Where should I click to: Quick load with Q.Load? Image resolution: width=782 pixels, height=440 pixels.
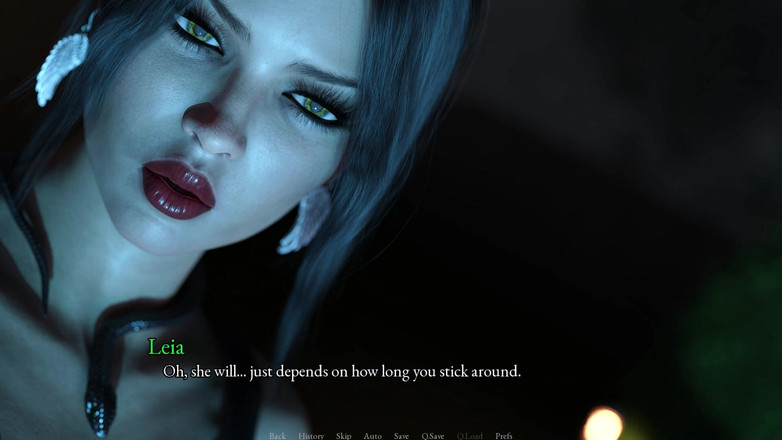point(470,435)
